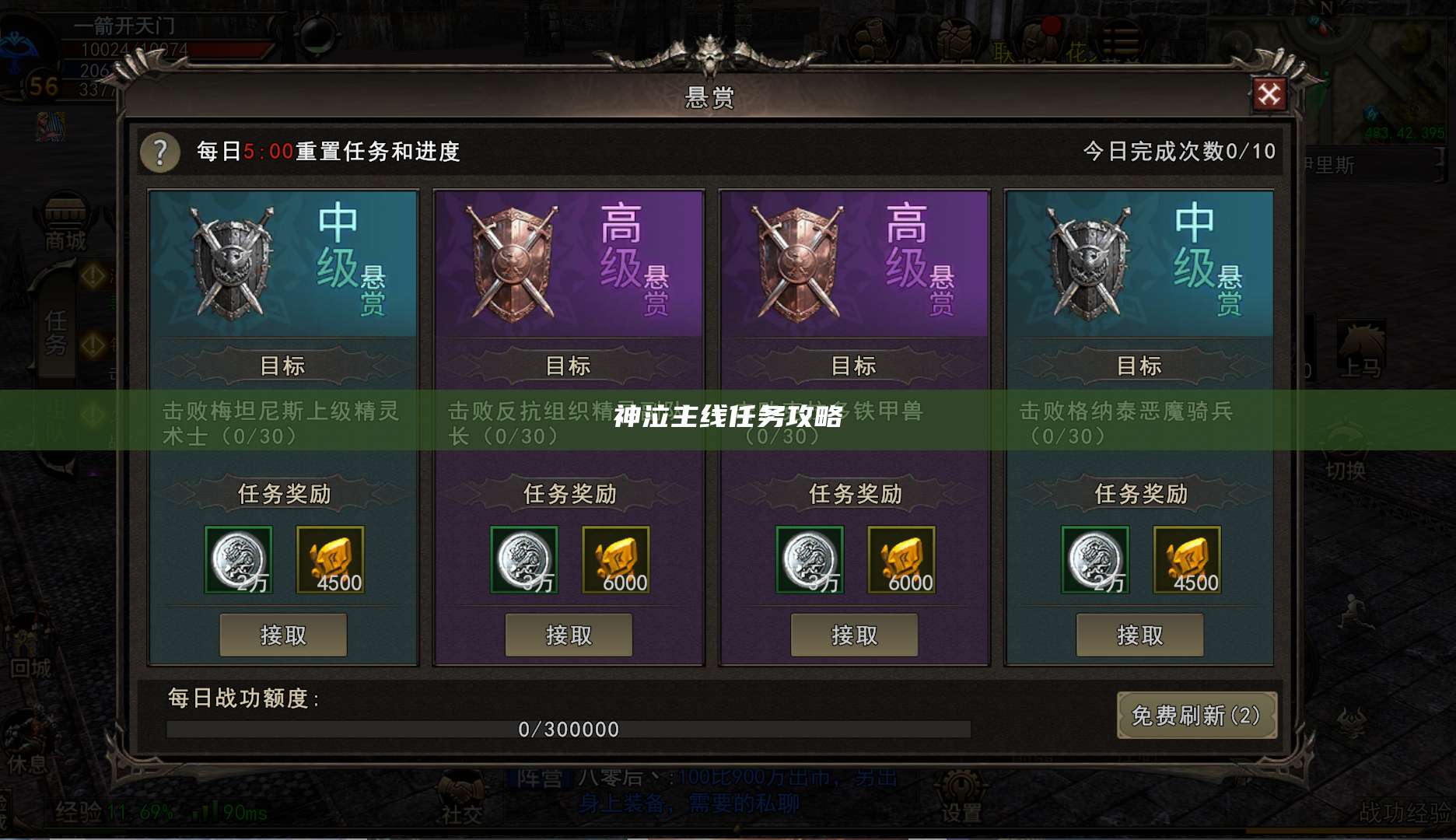Screen dimensions: 1456x840
Task: Accept the 中级 bounty via leftmost 接取 button
Action: (x=283, y=635)
